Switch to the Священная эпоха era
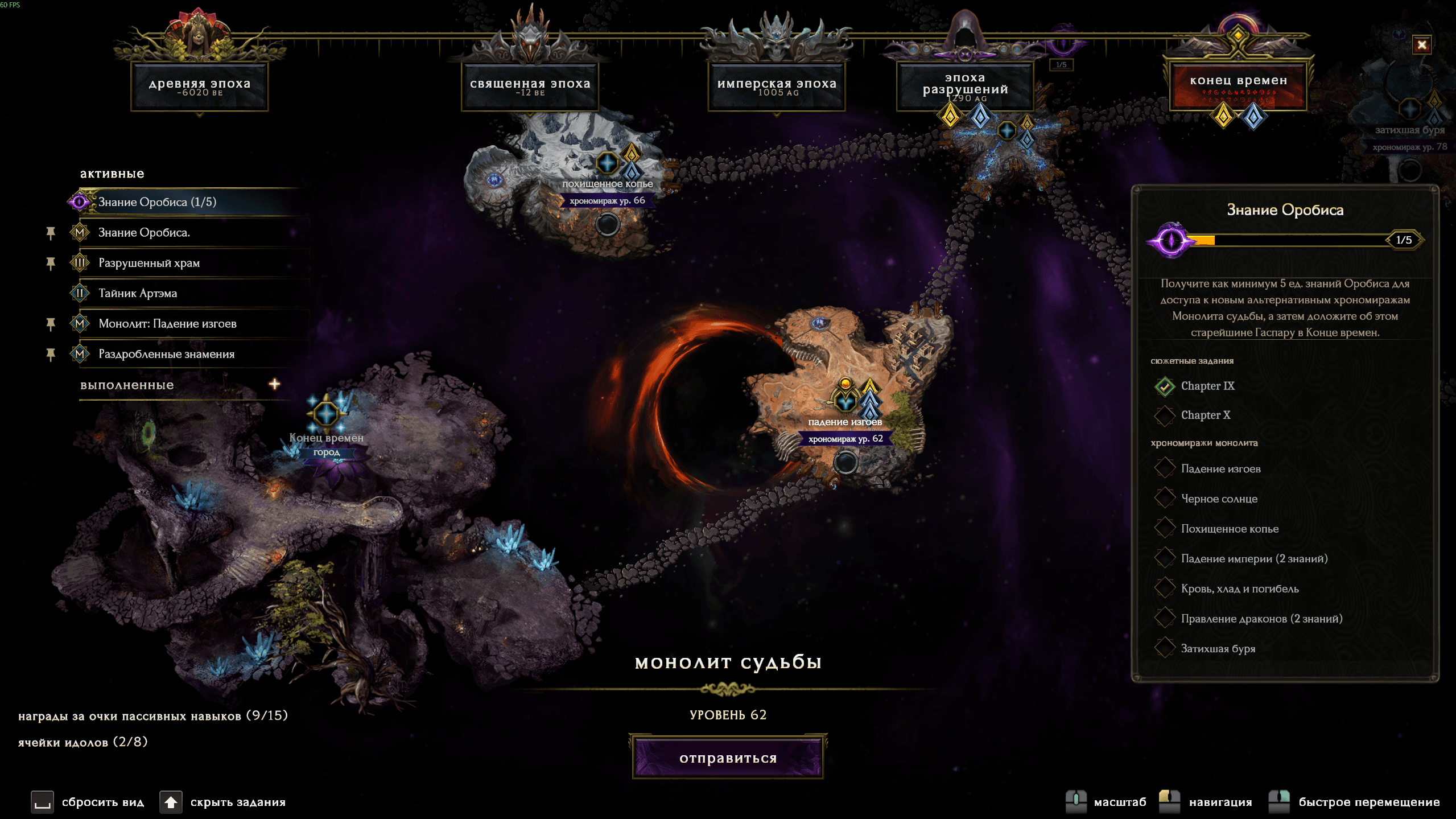The image size is (1456, 819). pos(530,86)
